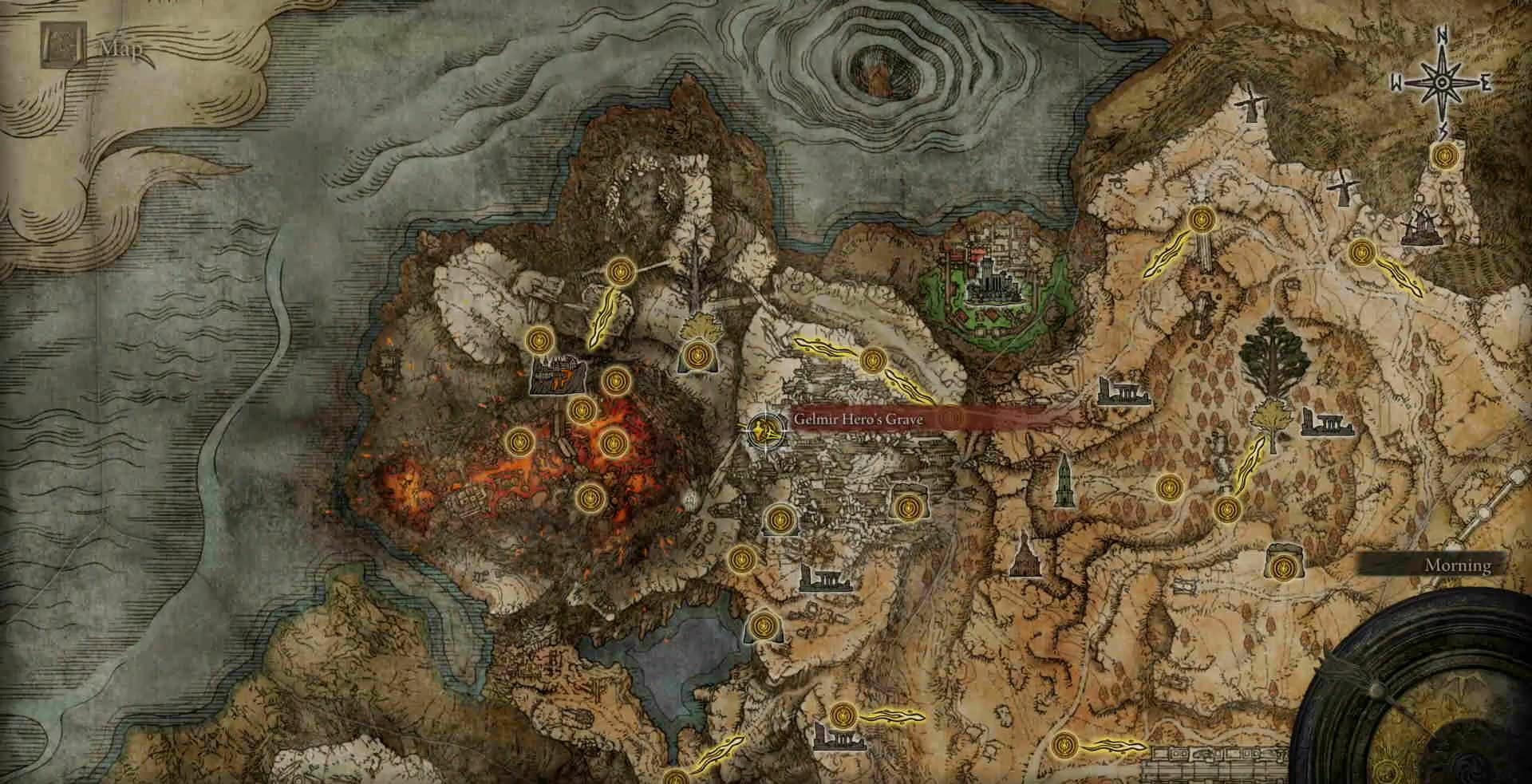Click the Morning time-of-day banner
Image resolution: width=1532 pixels, height=784 pixels.
pos(1458,565)
